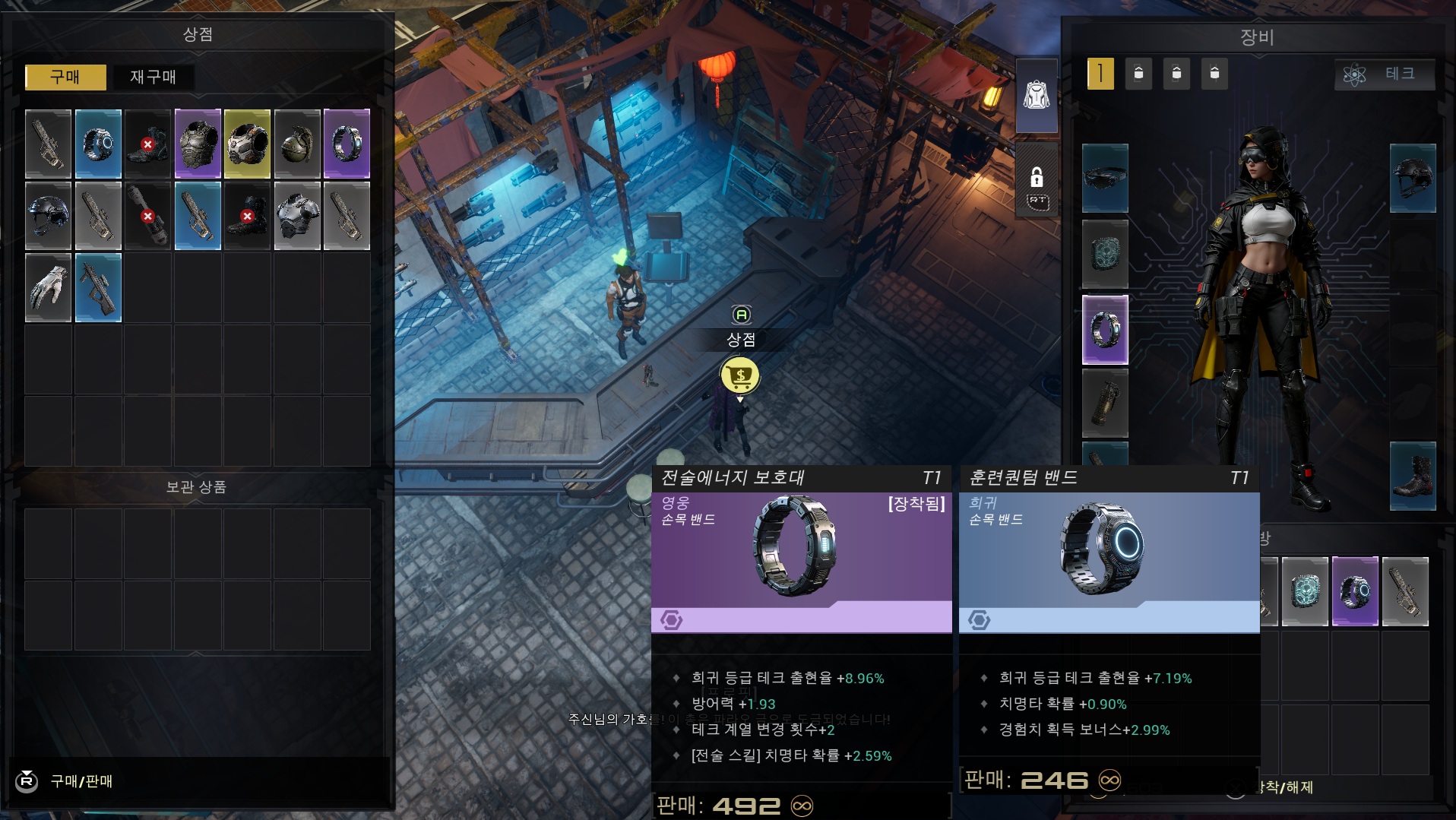
Task: Select equipment loadout tab 1
Action: coord(1100,74)
